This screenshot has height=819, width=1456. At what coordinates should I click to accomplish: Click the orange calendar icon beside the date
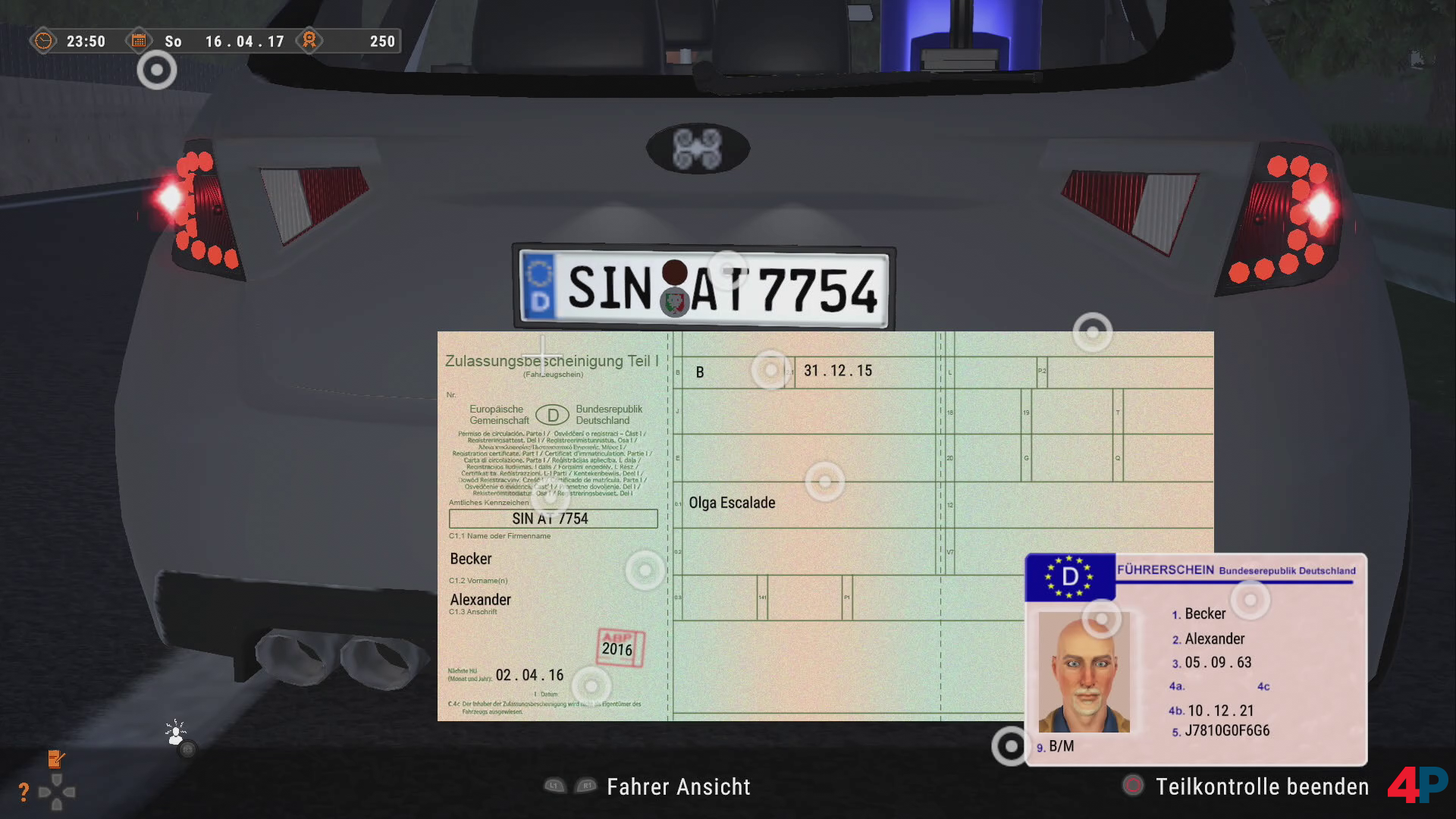coord(140,41)
